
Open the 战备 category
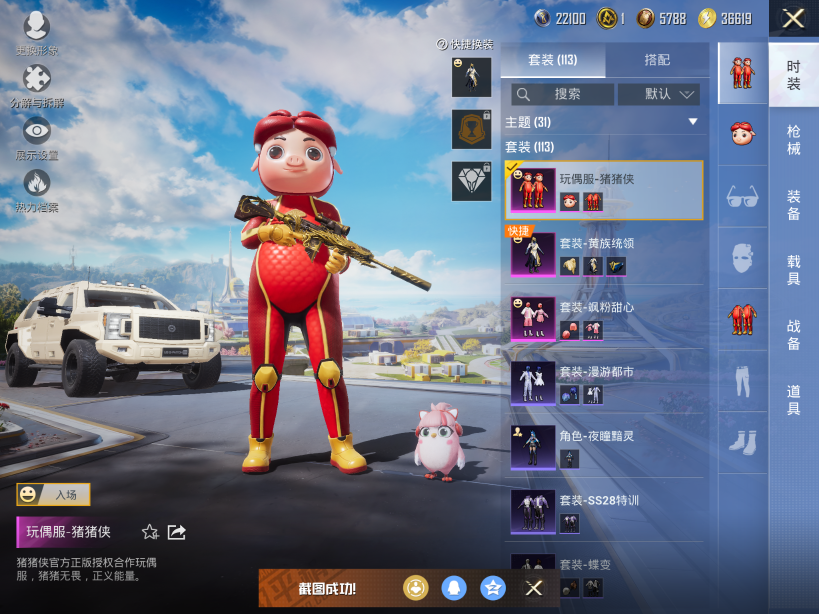click(x=793, y=335)
